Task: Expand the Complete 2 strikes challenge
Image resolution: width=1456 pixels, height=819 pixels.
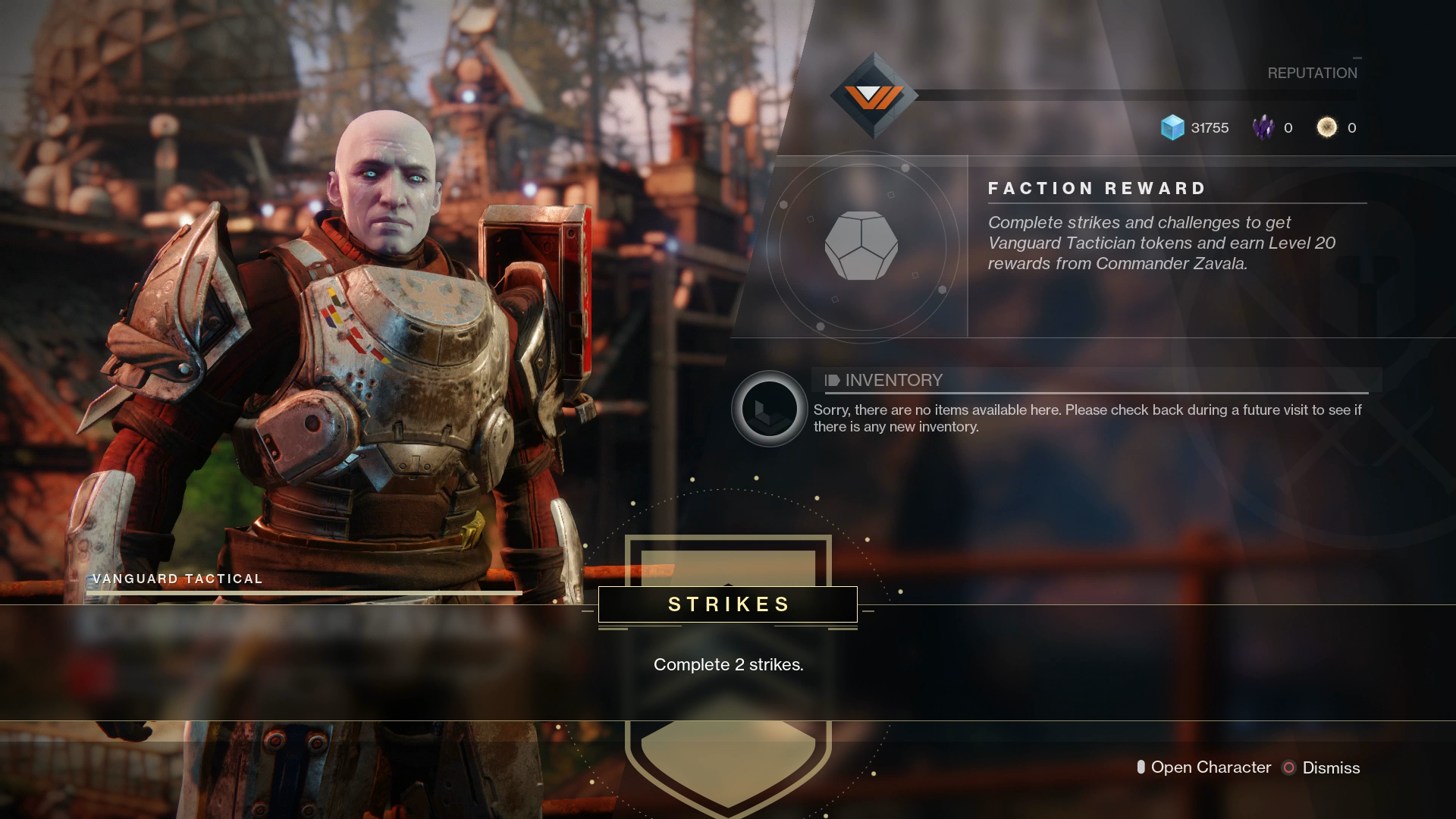Action: pos(728,664)
